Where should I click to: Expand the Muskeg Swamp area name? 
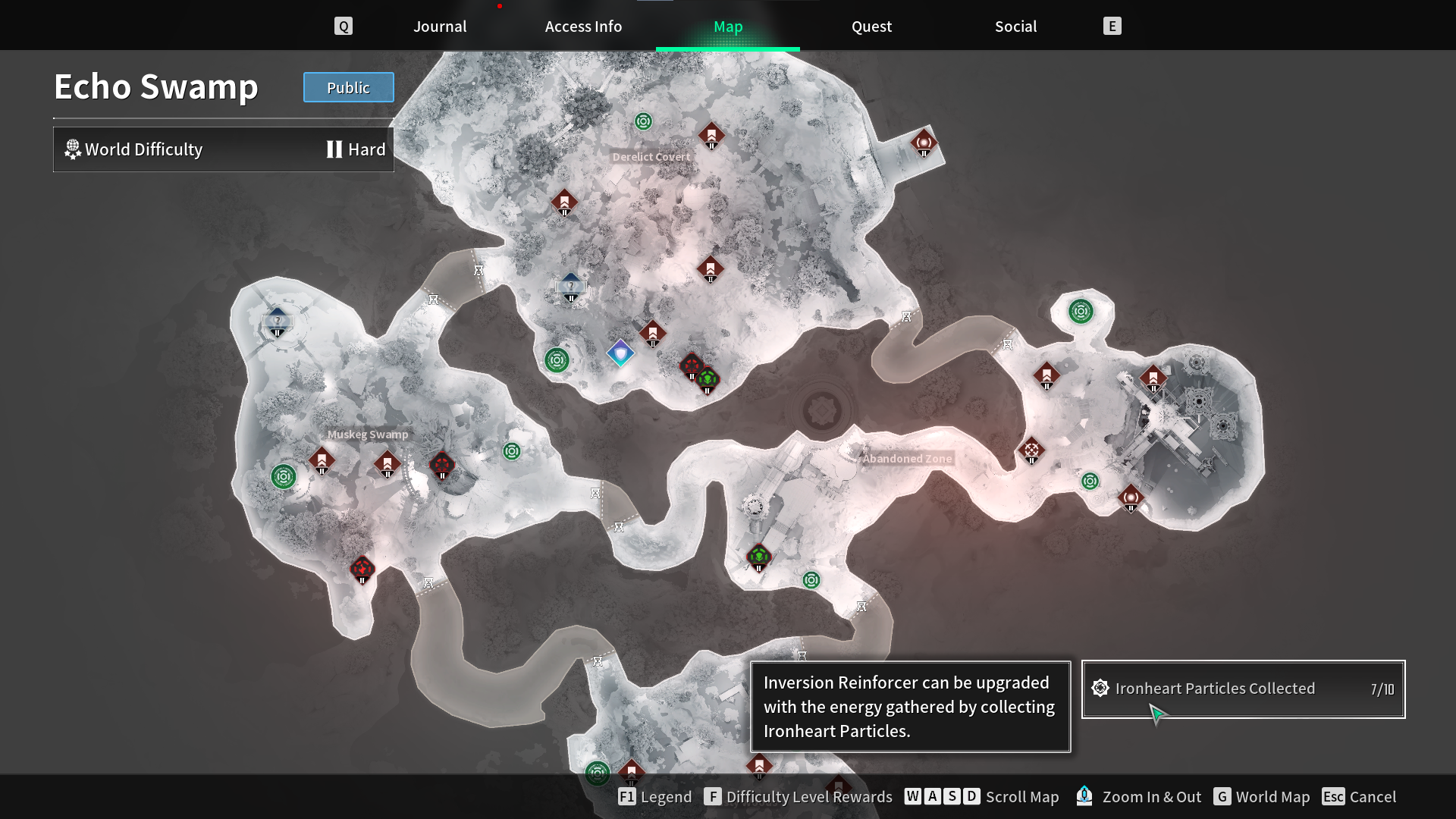click(368, 435)
